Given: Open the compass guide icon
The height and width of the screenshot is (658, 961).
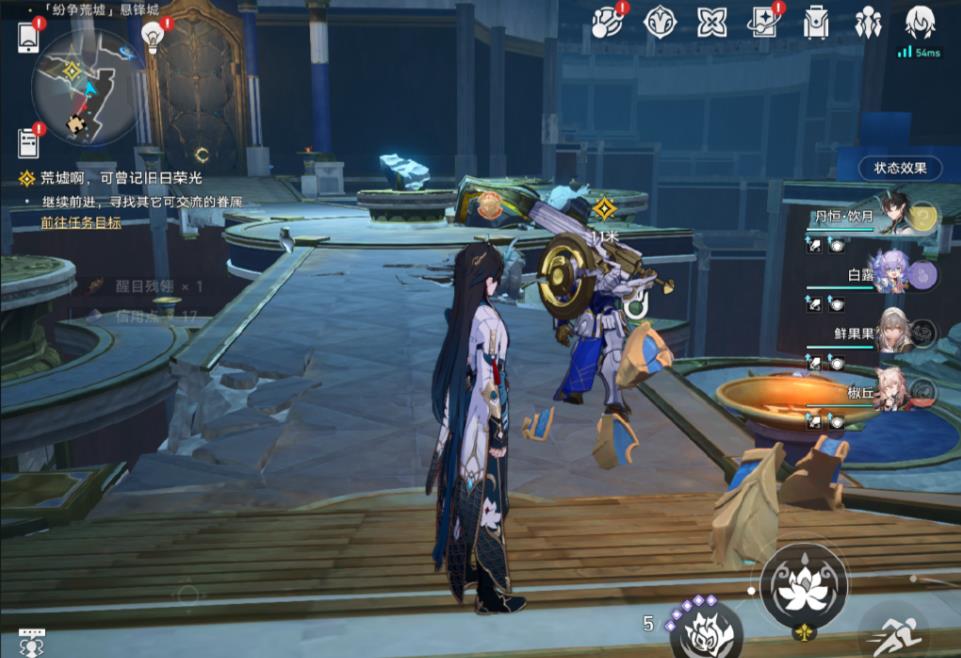Looking at the screenshot, I should click(660, 22).
